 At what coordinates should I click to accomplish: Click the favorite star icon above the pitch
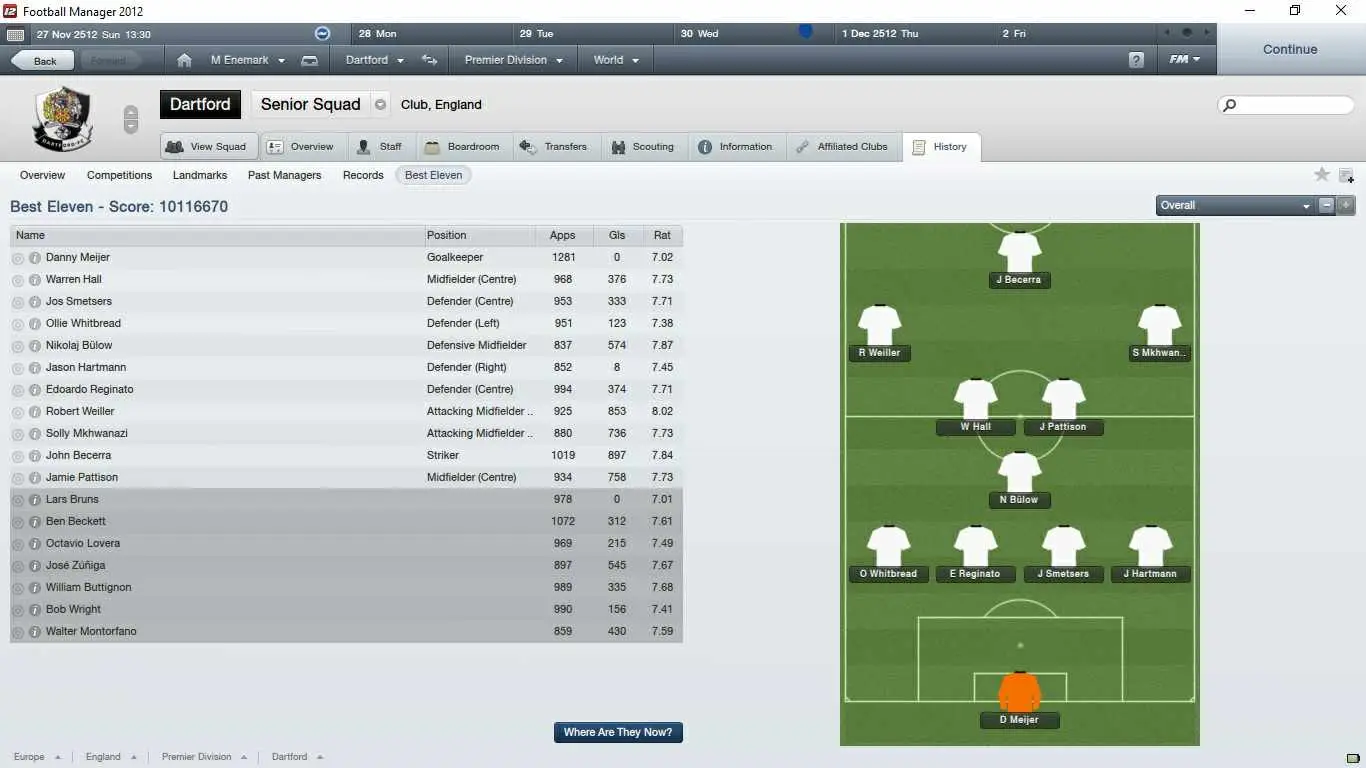pos(1322,174)
